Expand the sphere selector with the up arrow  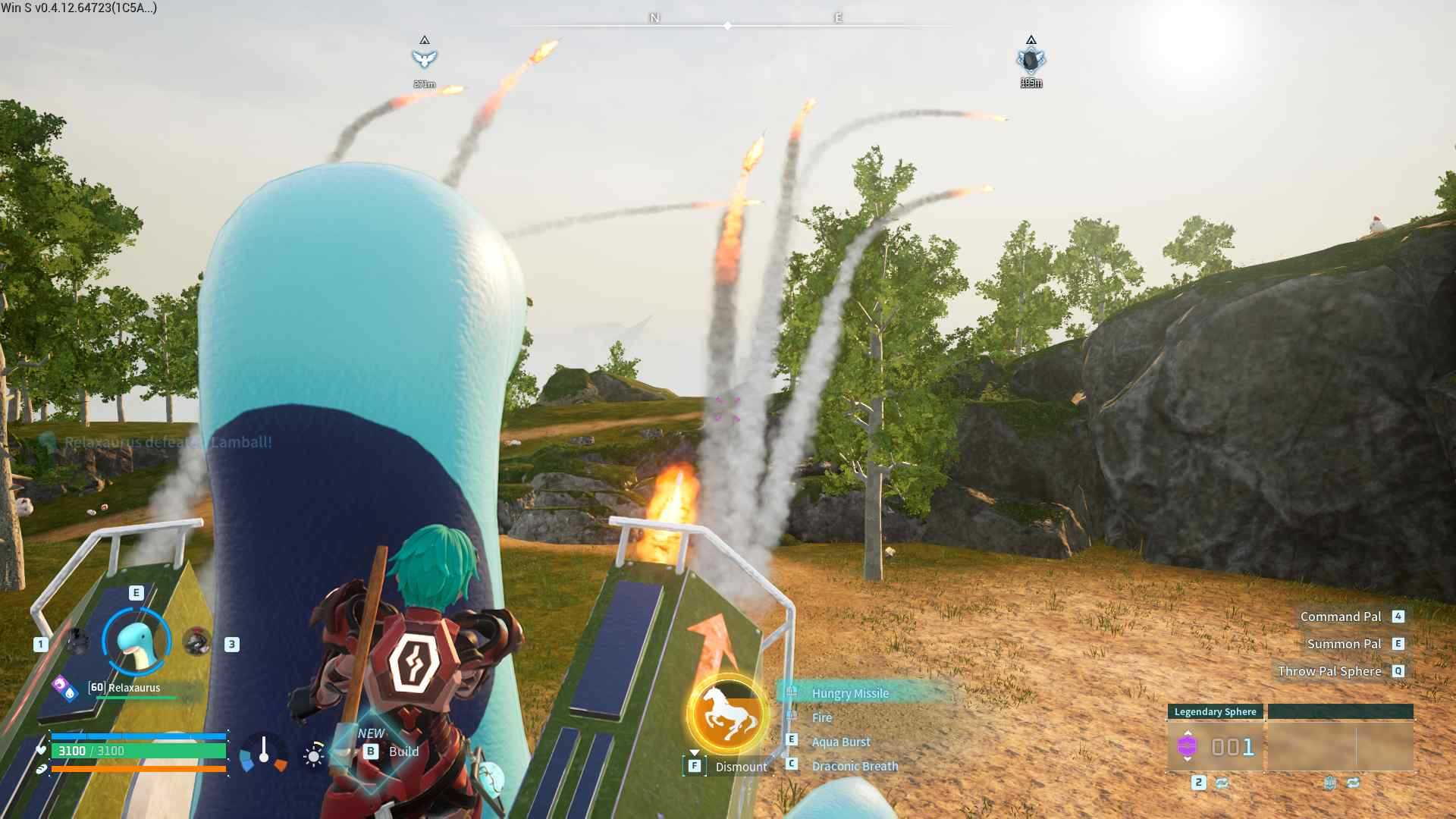[x=1188, y=733]
